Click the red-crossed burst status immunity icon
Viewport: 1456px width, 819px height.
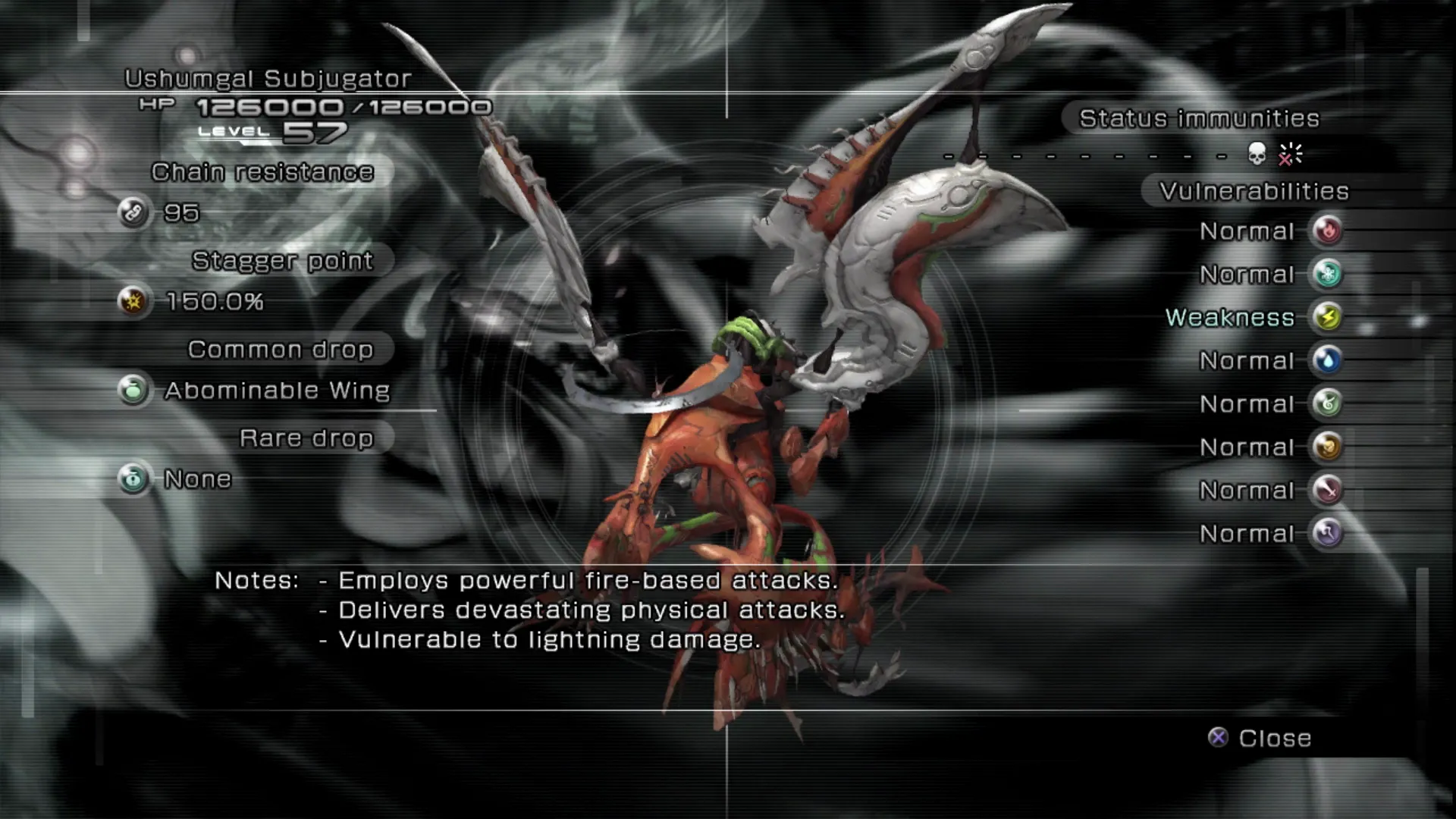[x=1289, y=154]
